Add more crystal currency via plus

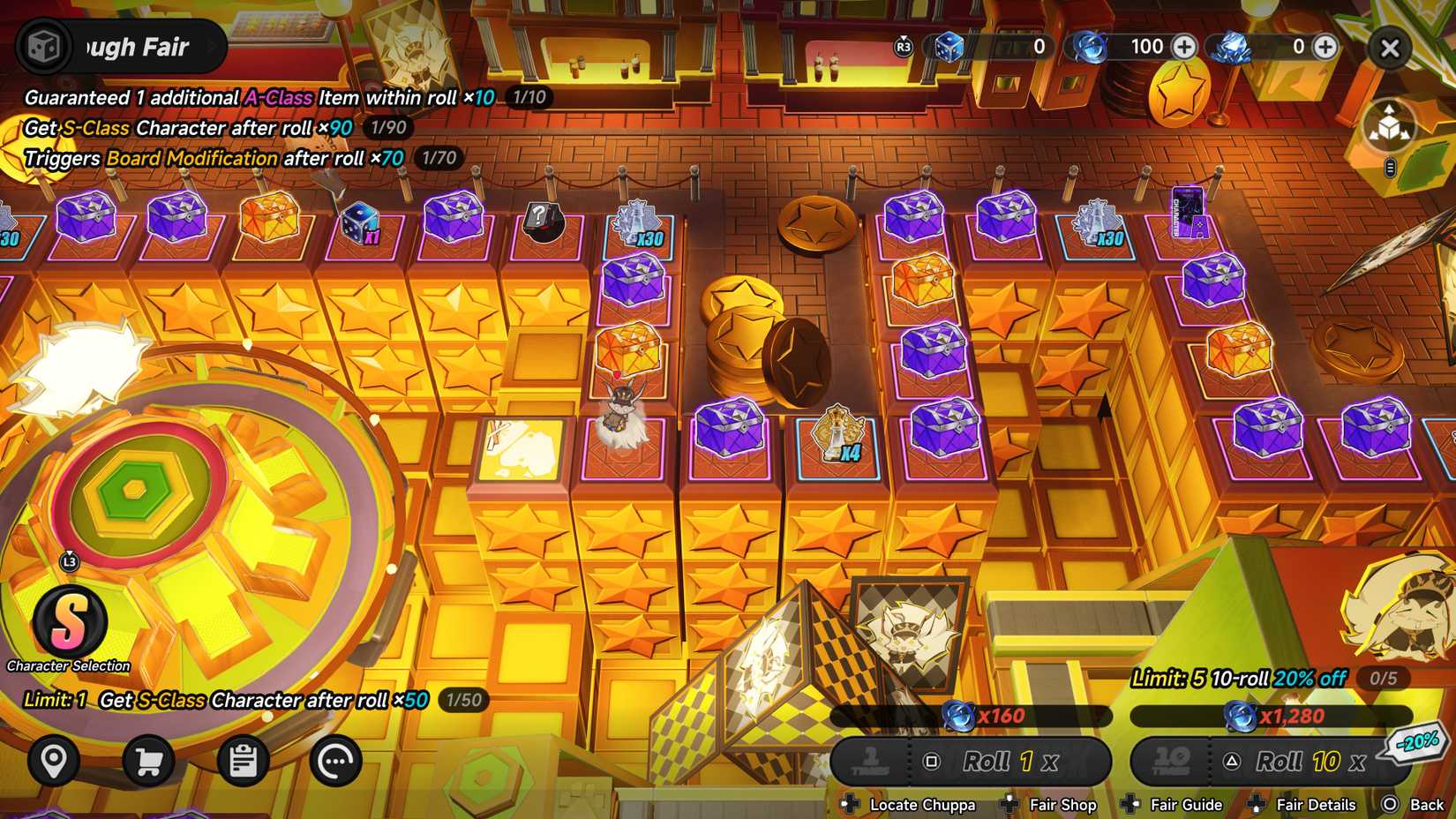[x=1325, y=47]
